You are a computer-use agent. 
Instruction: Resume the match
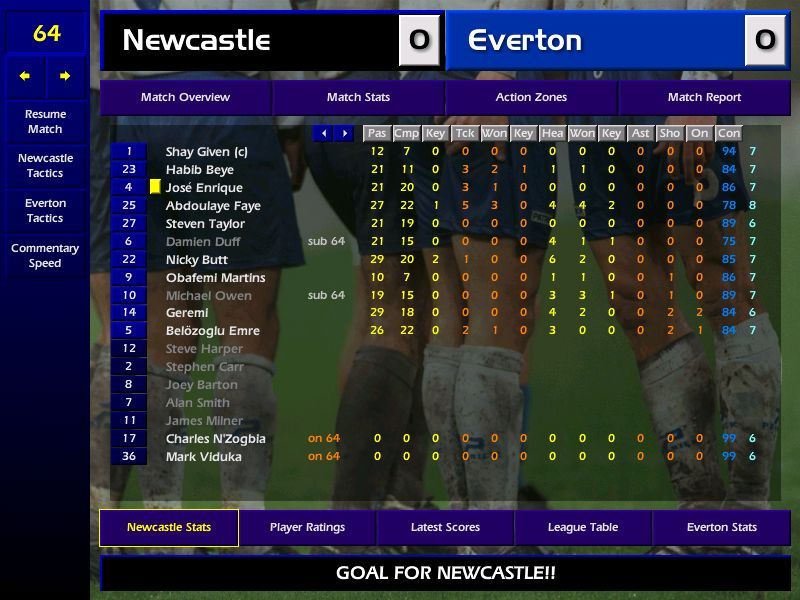tap(45, 121)
